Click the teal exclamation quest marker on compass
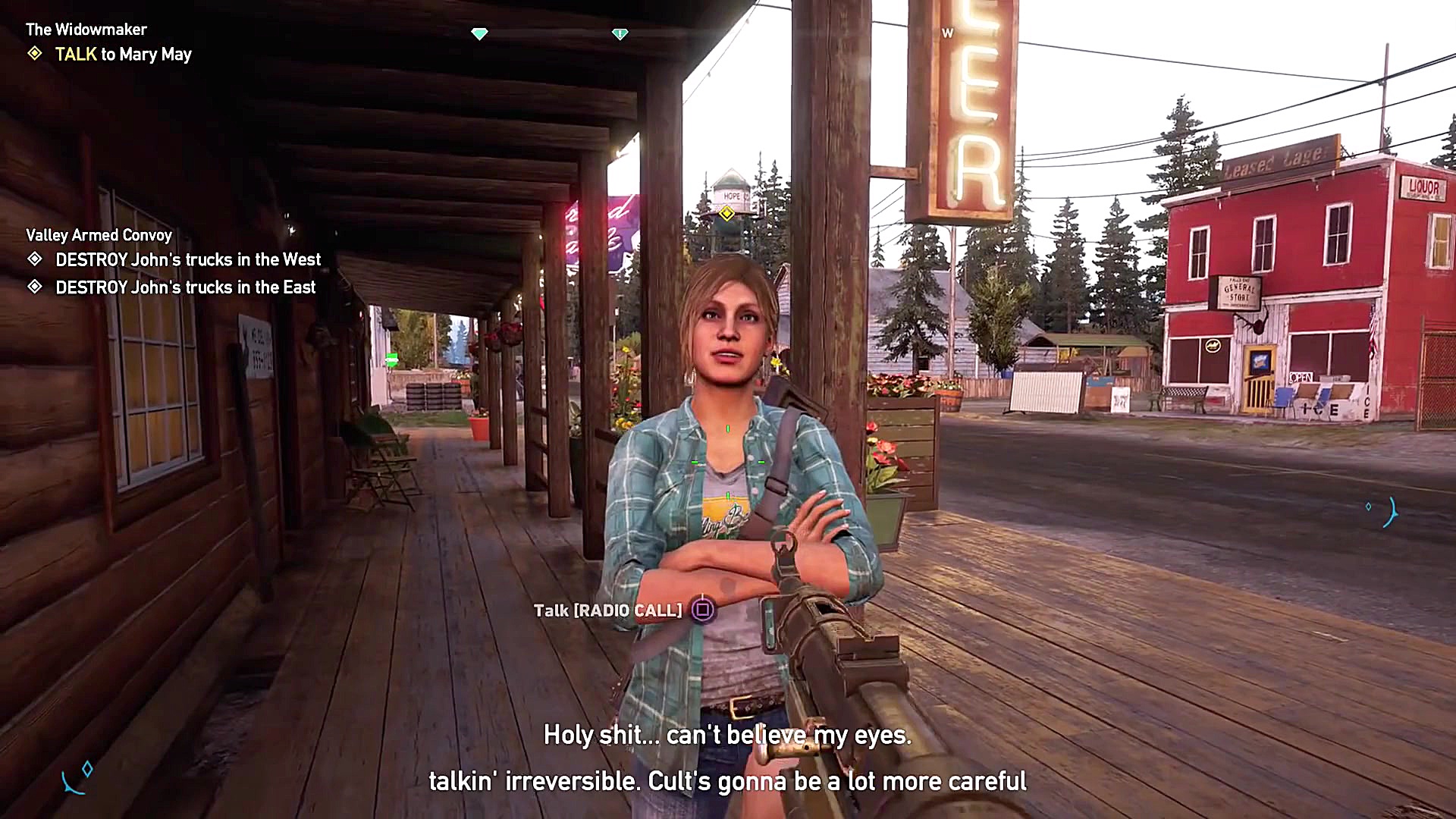 coord(620,33)
